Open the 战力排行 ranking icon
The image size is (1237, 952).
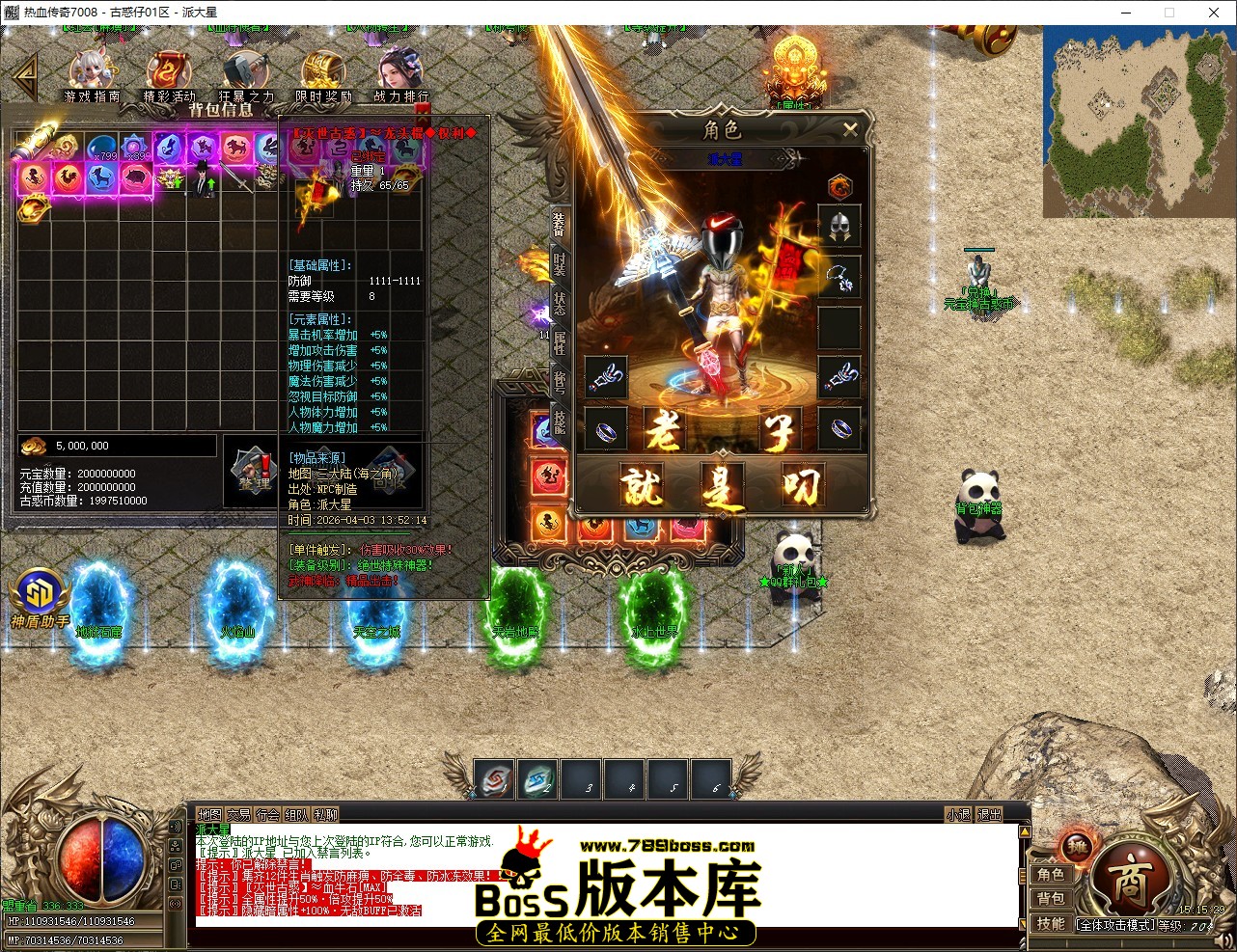pyautogui.click(x=399, y=69)
